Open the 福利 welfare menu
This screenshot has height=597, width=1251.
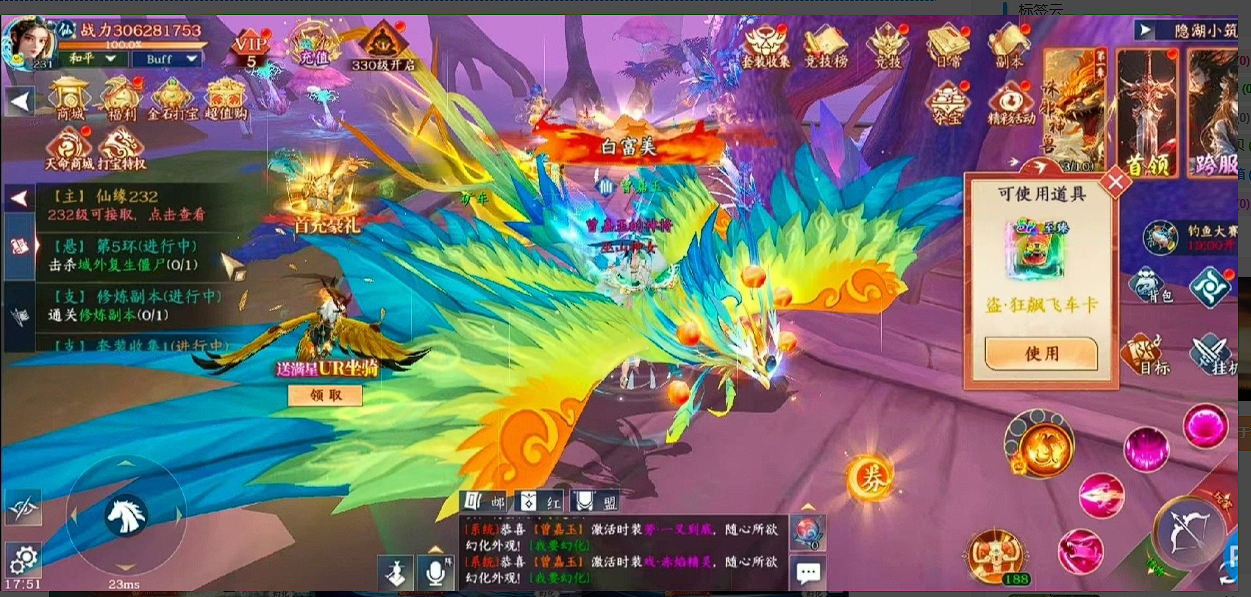[122, 98]
